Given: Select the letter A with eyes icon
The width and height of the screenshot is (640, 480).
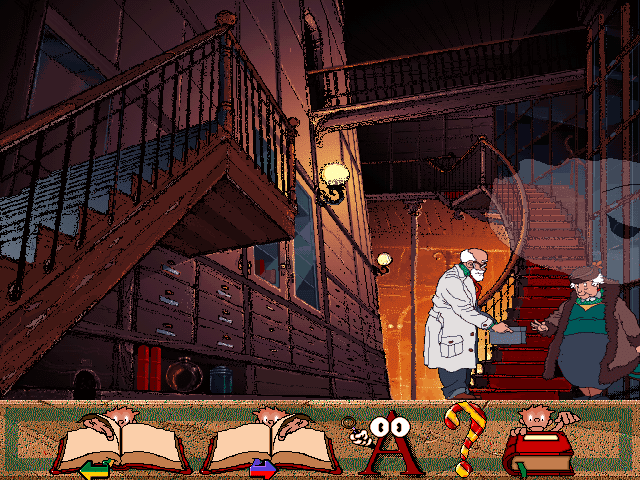Looking at the screenshot, I should pos(385,442).
